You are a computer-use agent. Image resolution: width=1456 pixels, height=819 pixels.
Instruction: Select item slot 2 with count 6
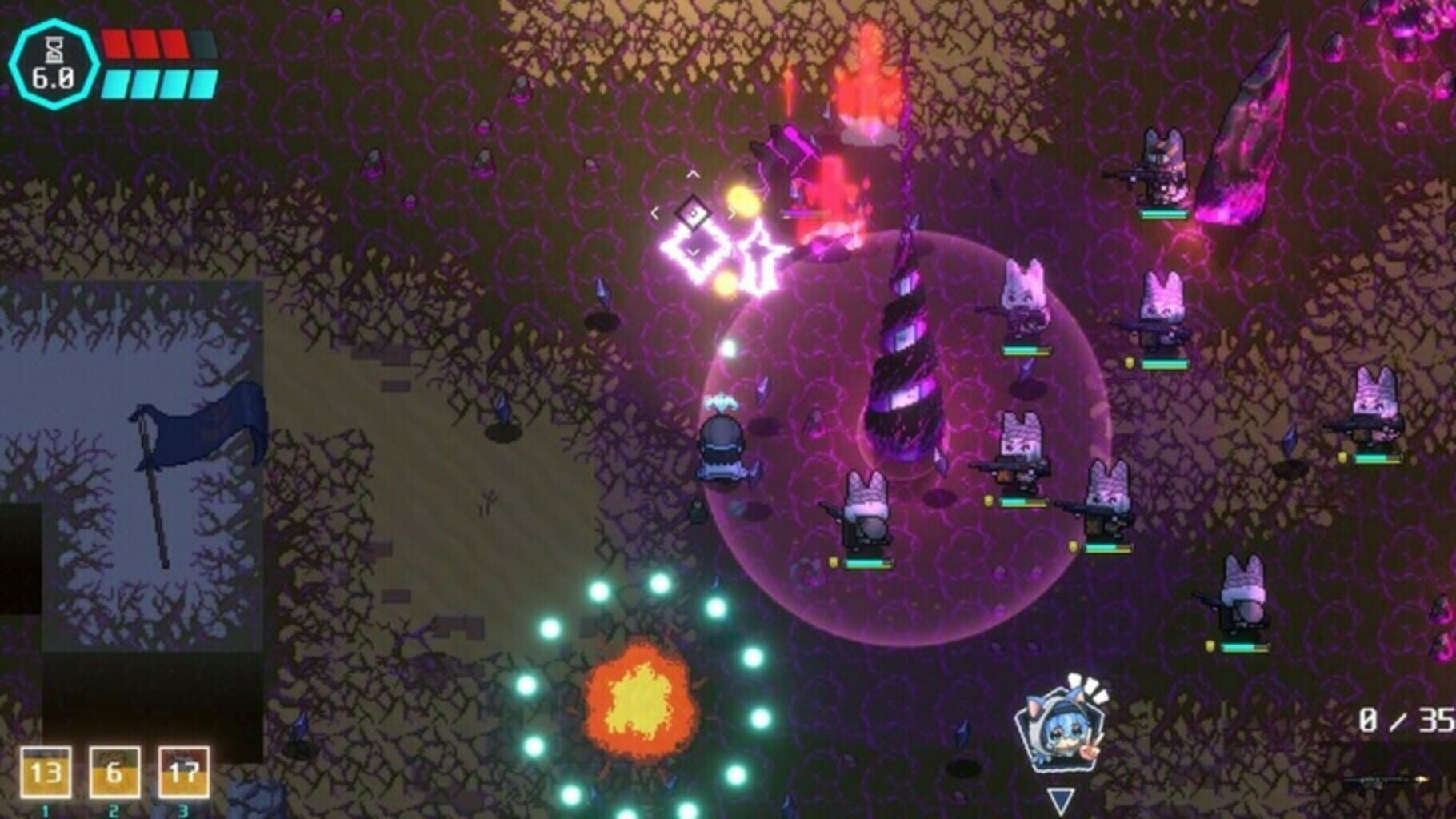point(114,773)
